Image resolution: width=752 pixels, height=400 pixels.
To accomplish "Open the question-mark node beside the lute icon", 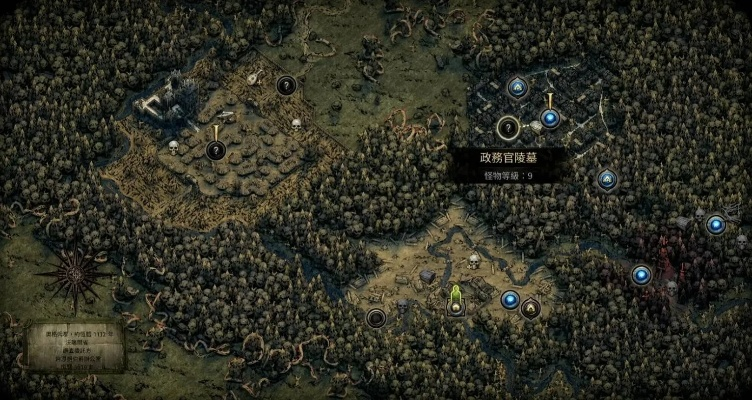I will pos(286,86).
